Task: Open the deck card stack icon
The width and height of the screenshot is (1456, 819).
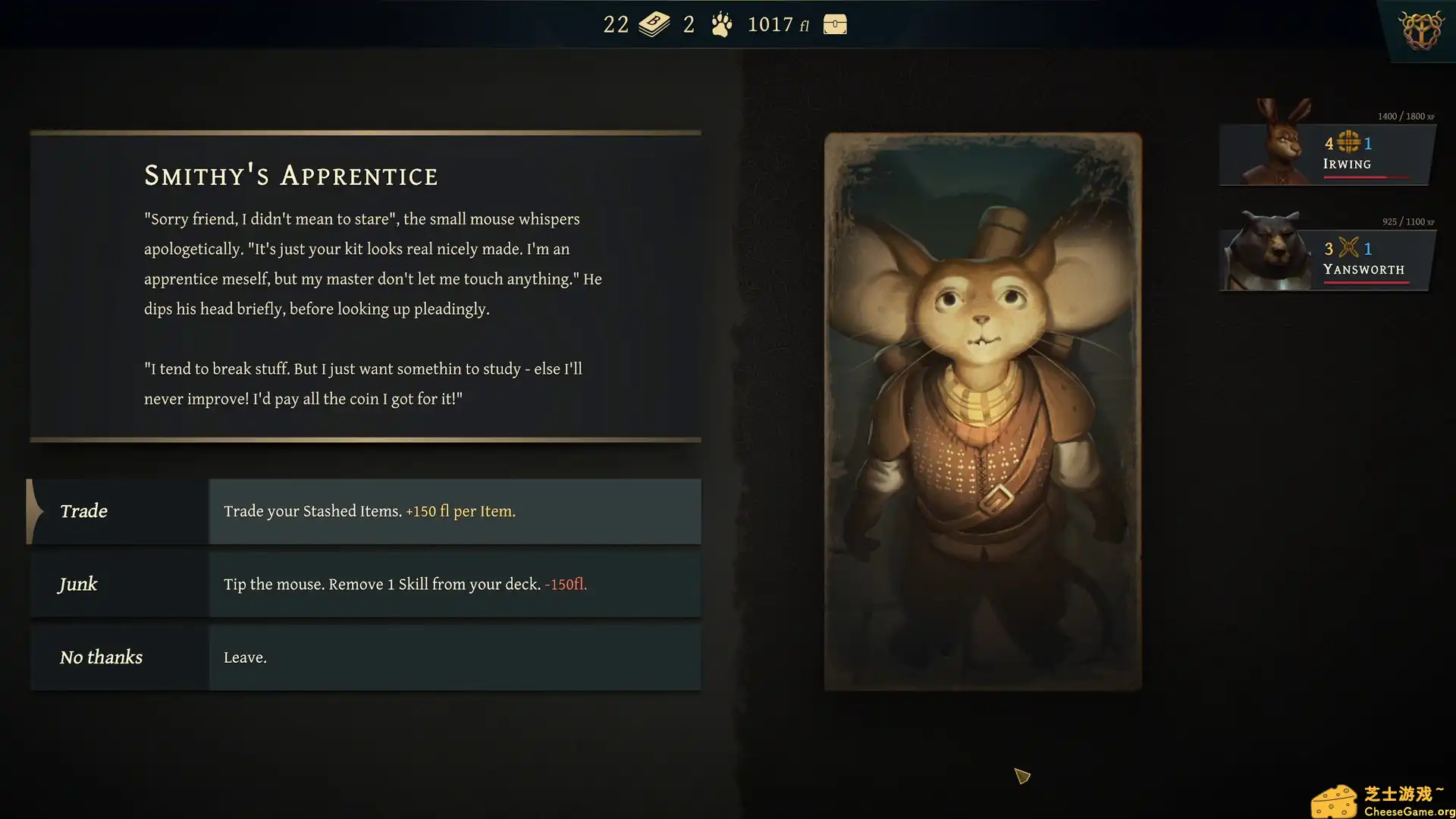Action: [x=654, y=24]
